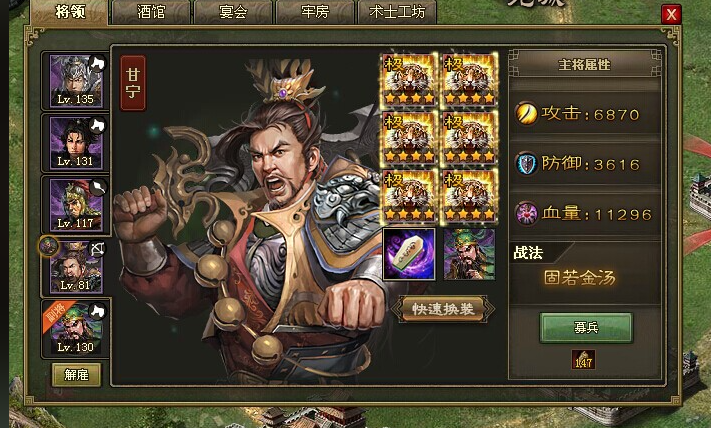
Task: Click the 解雇 dismiss button
Action: tap(76, 373)
